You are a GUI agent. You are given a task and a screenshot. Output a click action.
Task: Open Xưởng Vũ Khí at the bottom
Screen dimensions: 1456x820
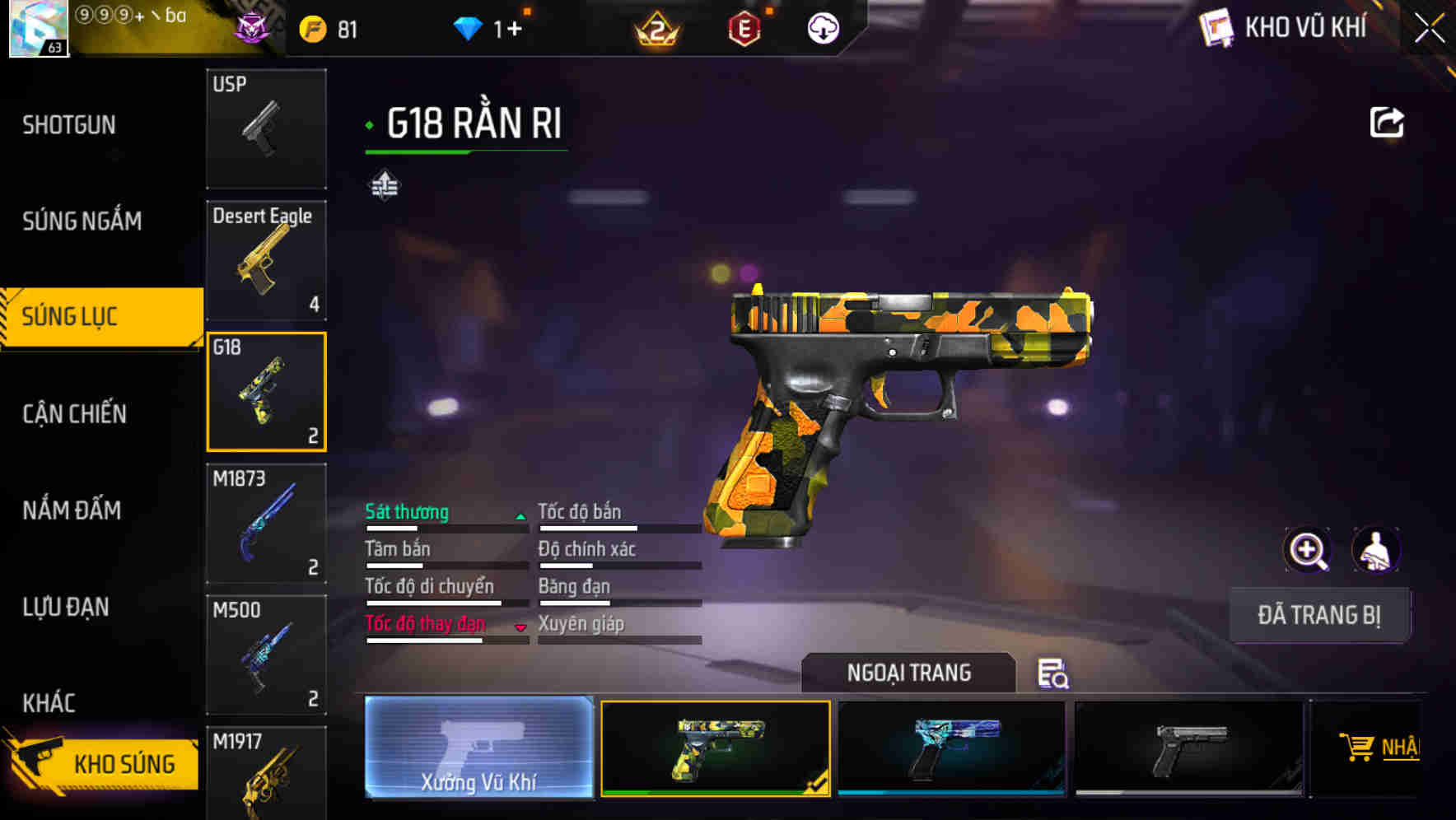pyautogui.click(x=478, y=749)
